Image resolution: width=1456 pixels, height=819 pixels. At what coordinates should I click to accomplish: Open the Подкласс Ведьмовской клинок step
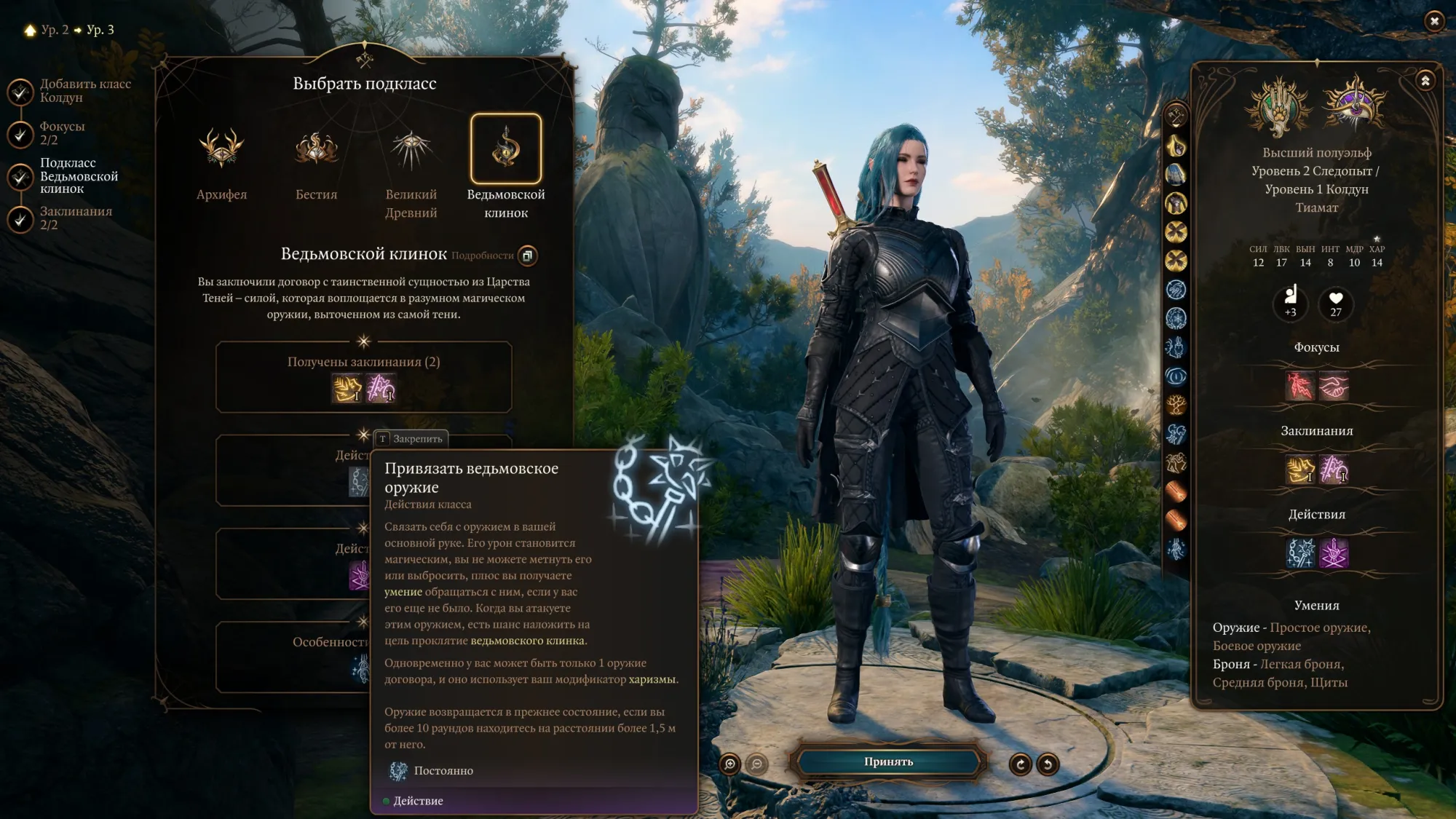tap(20, 176)
